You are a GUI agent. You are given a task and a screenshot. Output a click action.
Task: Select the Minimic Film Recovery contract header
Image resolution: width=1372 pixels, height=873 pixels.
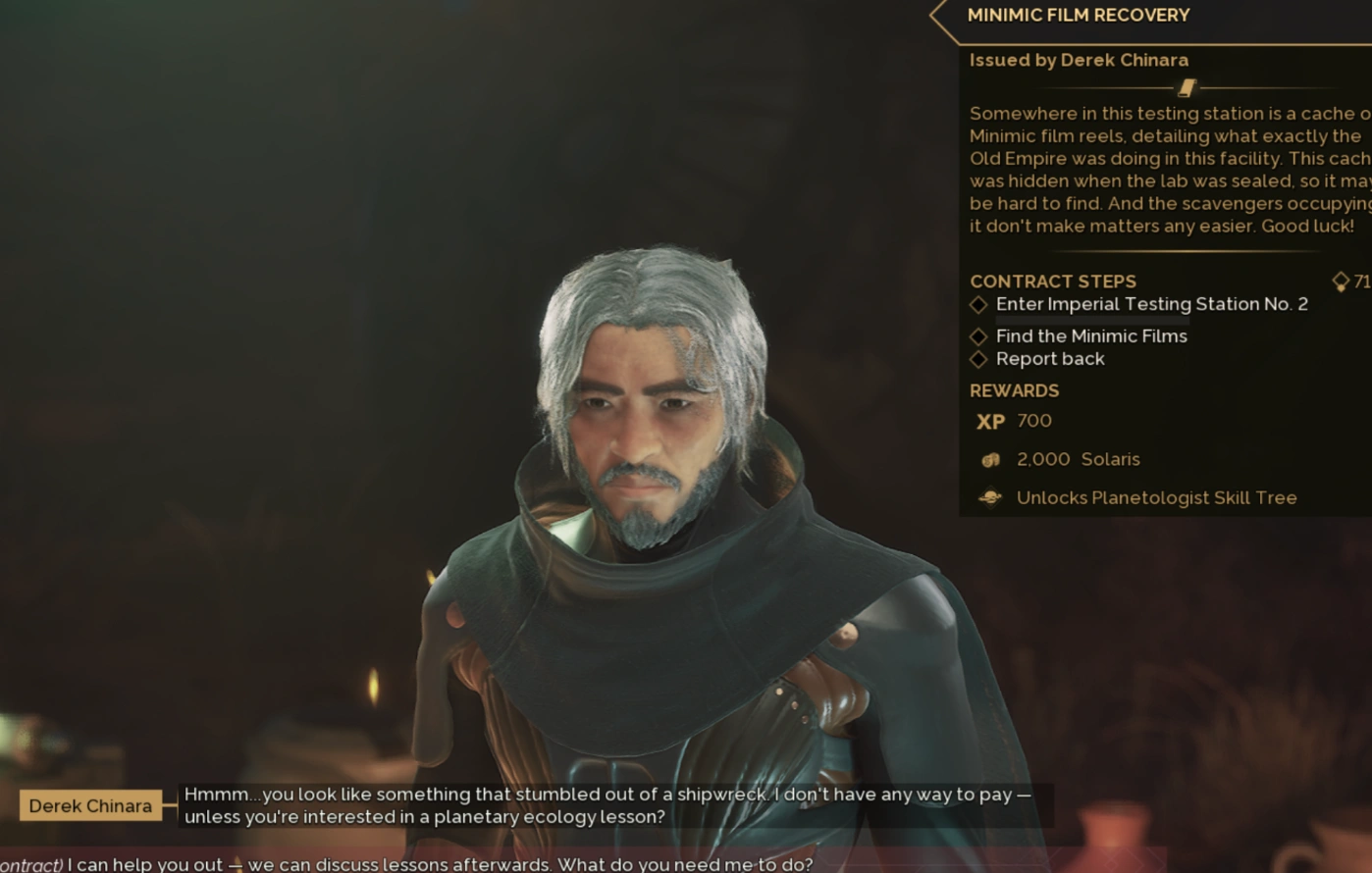tap(1078, 16)
